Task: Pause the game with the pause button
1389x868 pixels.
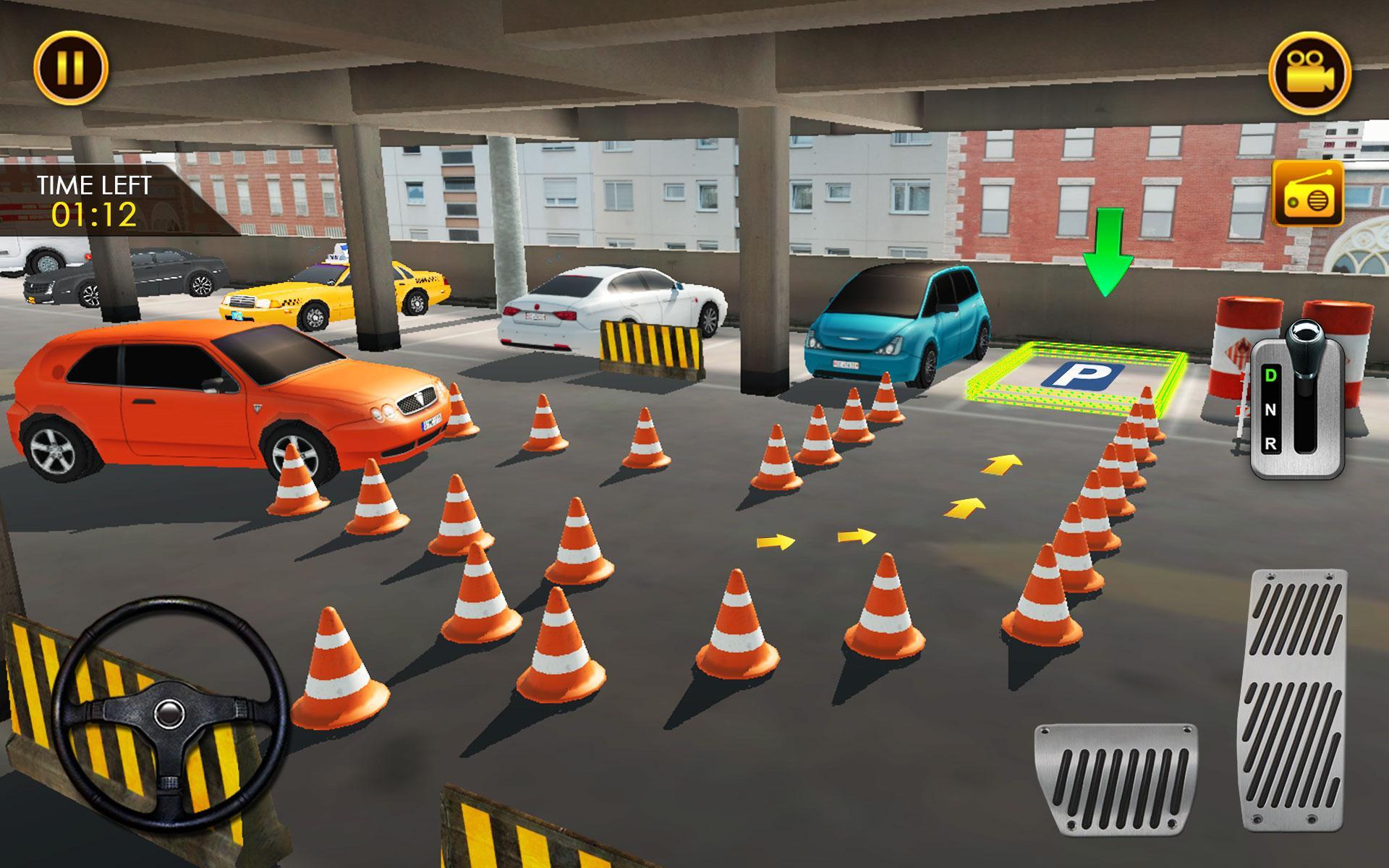Action: pos(70,68)
